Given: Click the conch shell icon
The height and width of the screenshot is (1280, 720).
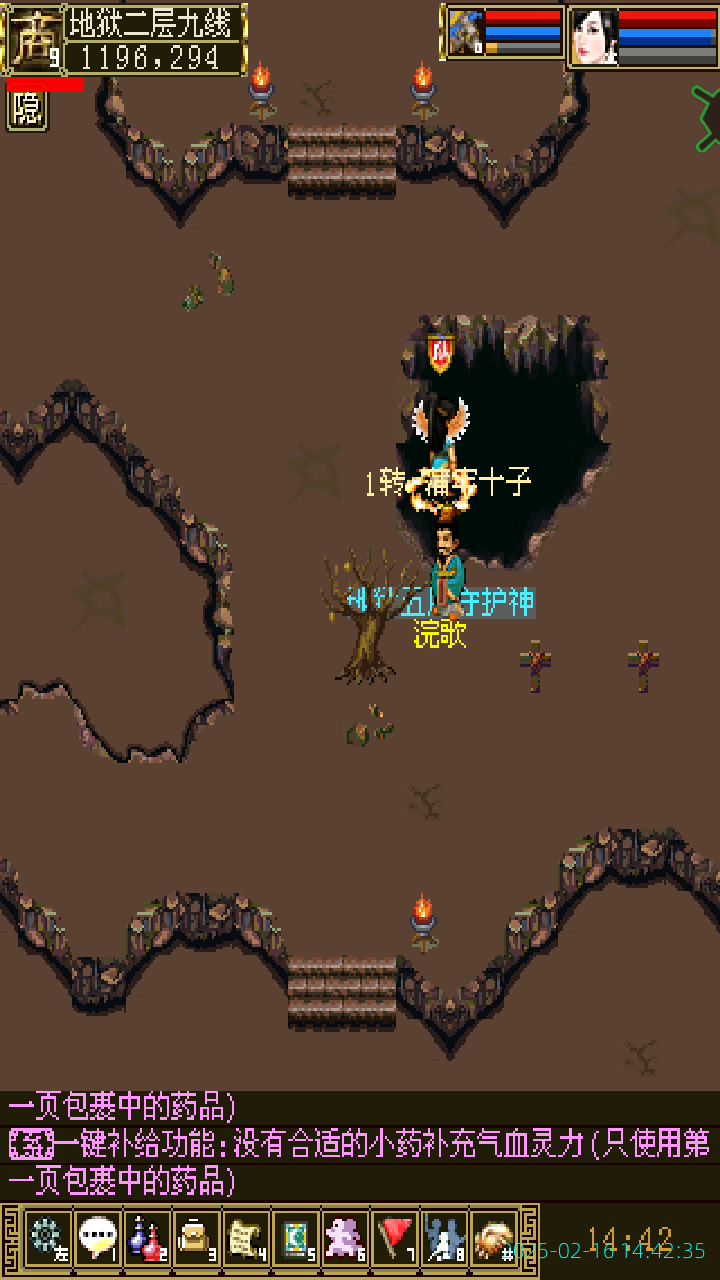Looking at the screenshot, I should point(494,1238).
